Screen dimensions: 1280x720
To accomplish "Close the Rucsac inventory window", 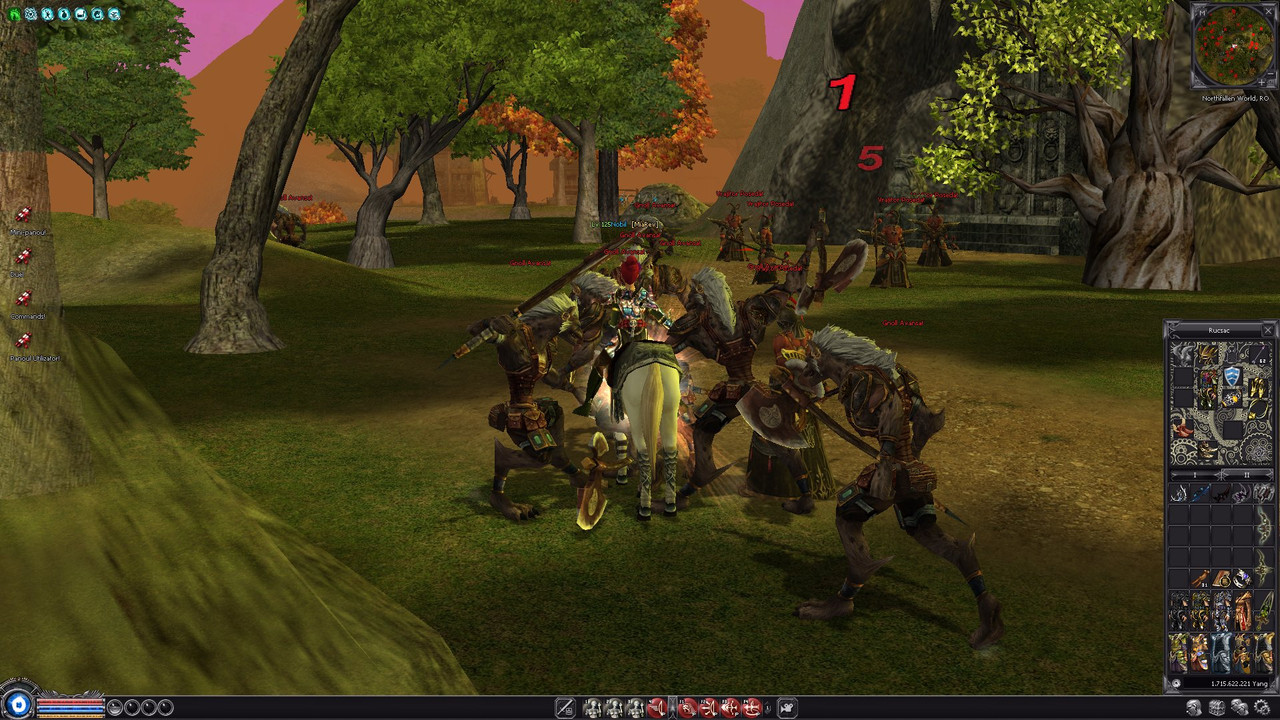I will click(1268, 330).
